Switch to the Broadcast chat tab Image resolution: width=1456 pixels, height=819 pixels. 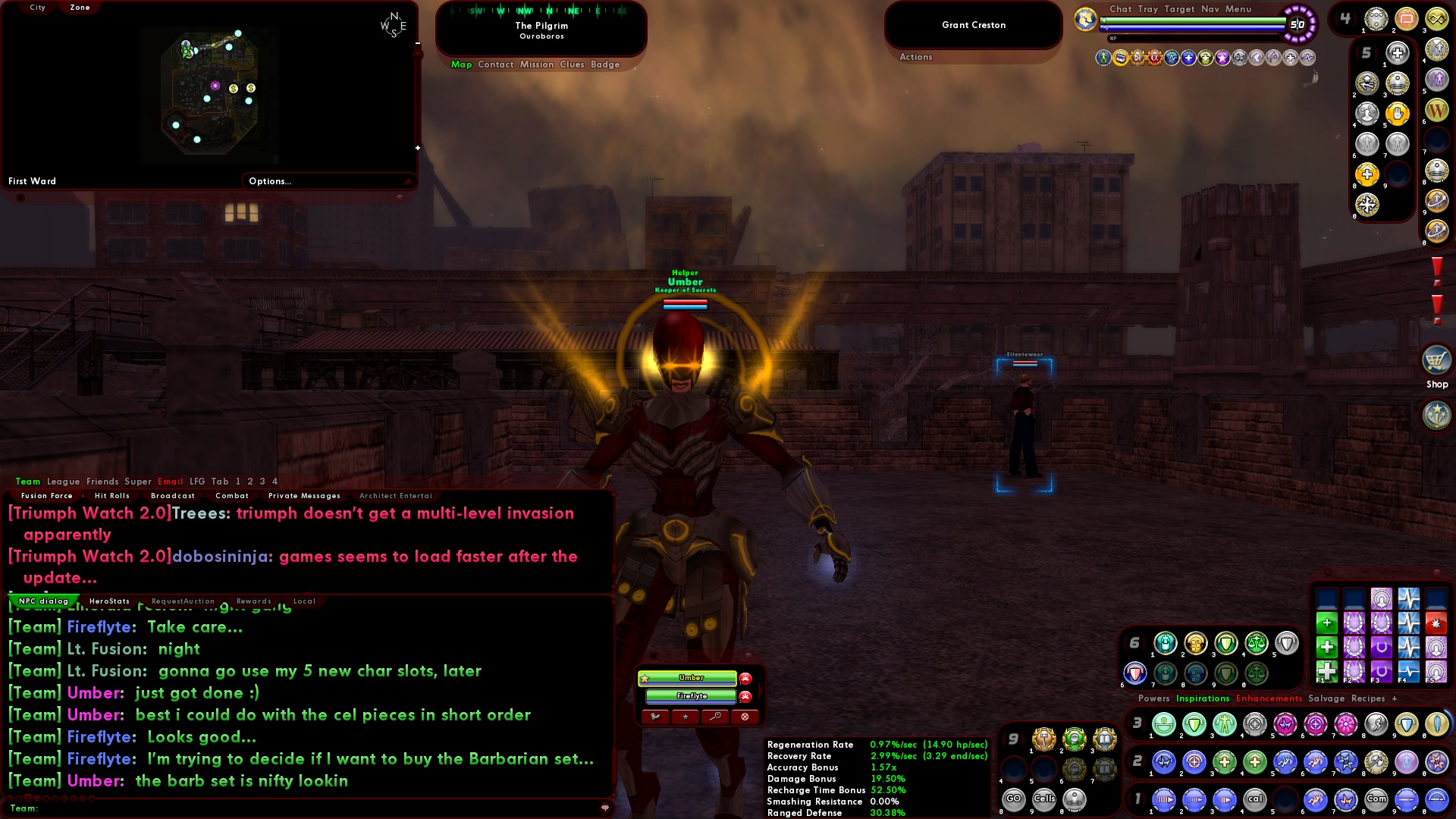[173, 495]
